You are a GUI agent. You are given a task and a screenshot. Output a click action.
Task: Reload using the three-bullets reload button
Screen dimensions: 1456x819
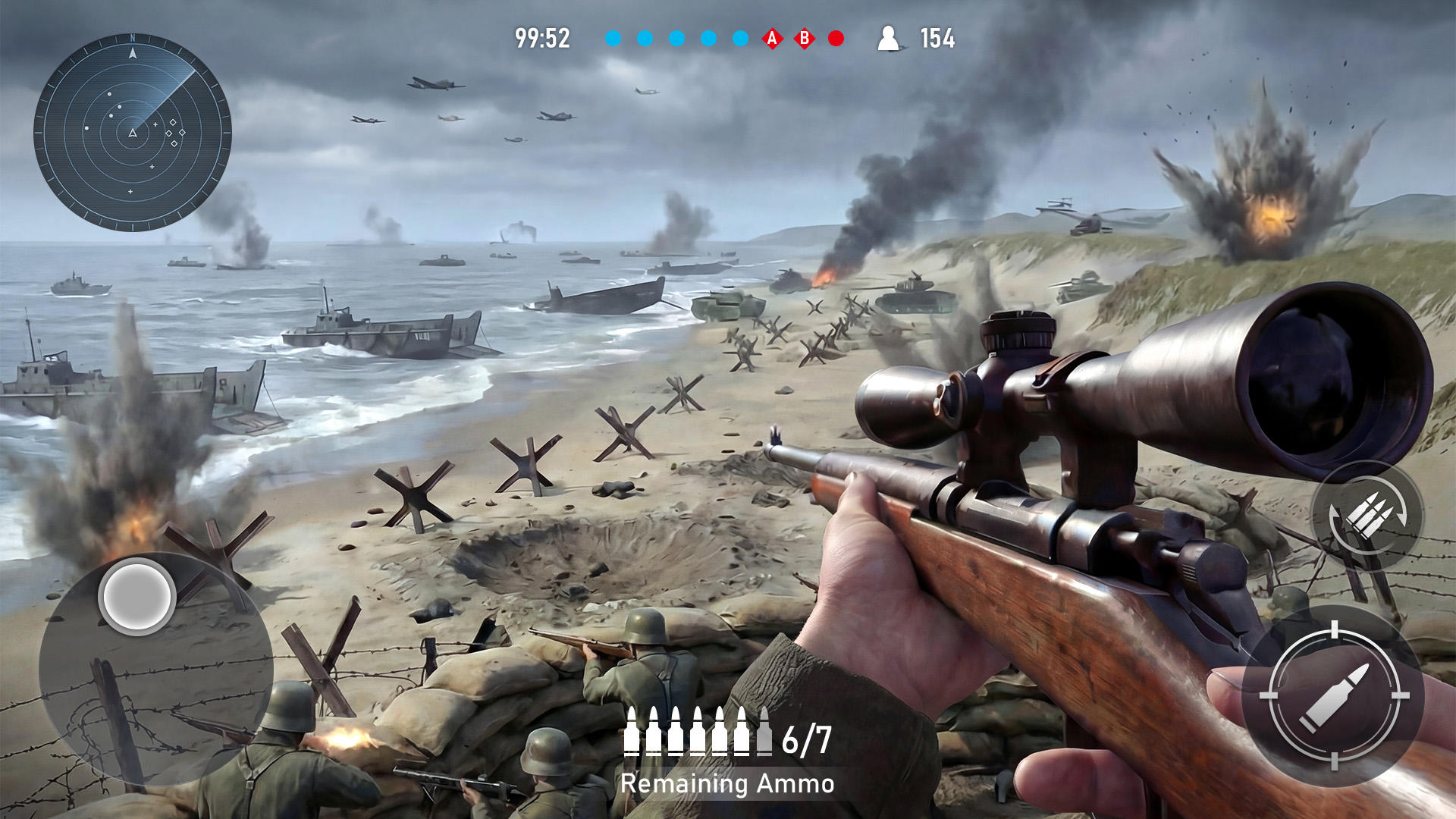(1367, 516)
